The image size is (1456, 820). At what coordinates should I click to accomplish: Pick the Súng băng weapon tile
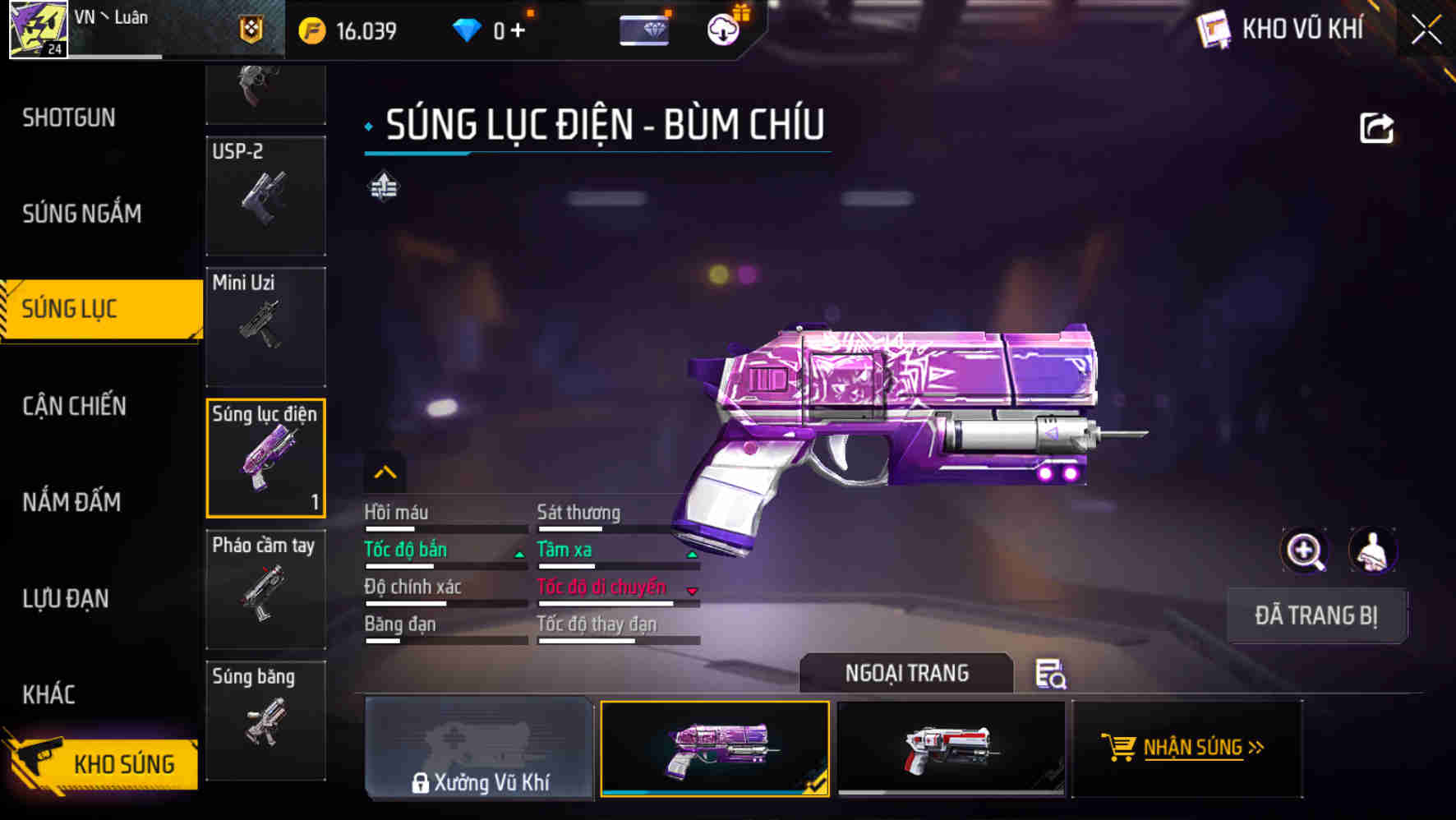pos(265,720)
